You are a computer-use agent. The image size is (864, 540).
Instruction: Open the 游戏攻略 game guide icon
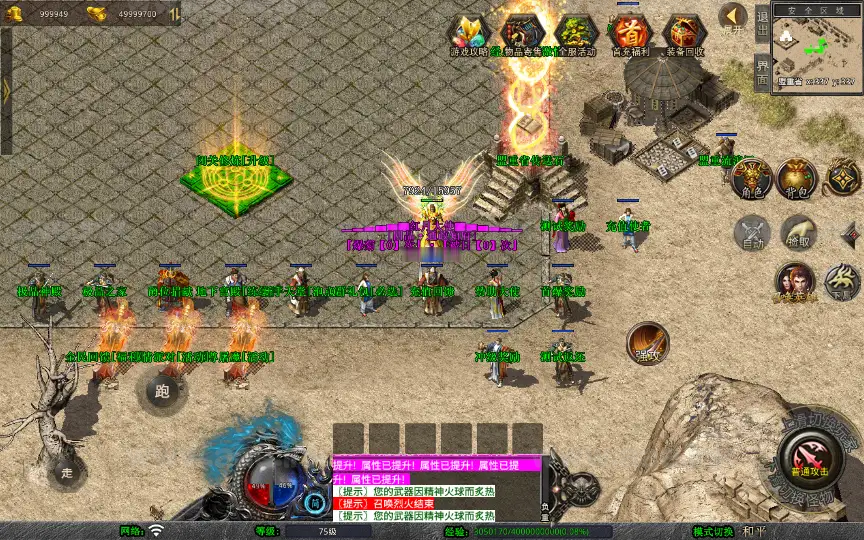pos(468,33)
